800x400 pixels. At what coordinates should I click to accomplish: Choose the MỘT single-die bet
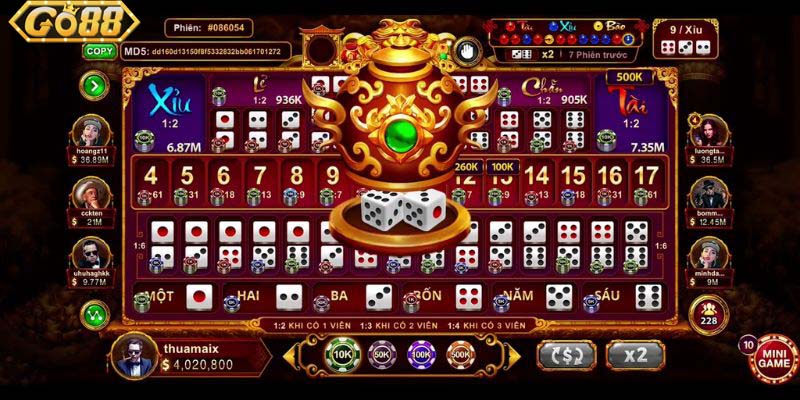pyautogui.click(x=176, y=296)
